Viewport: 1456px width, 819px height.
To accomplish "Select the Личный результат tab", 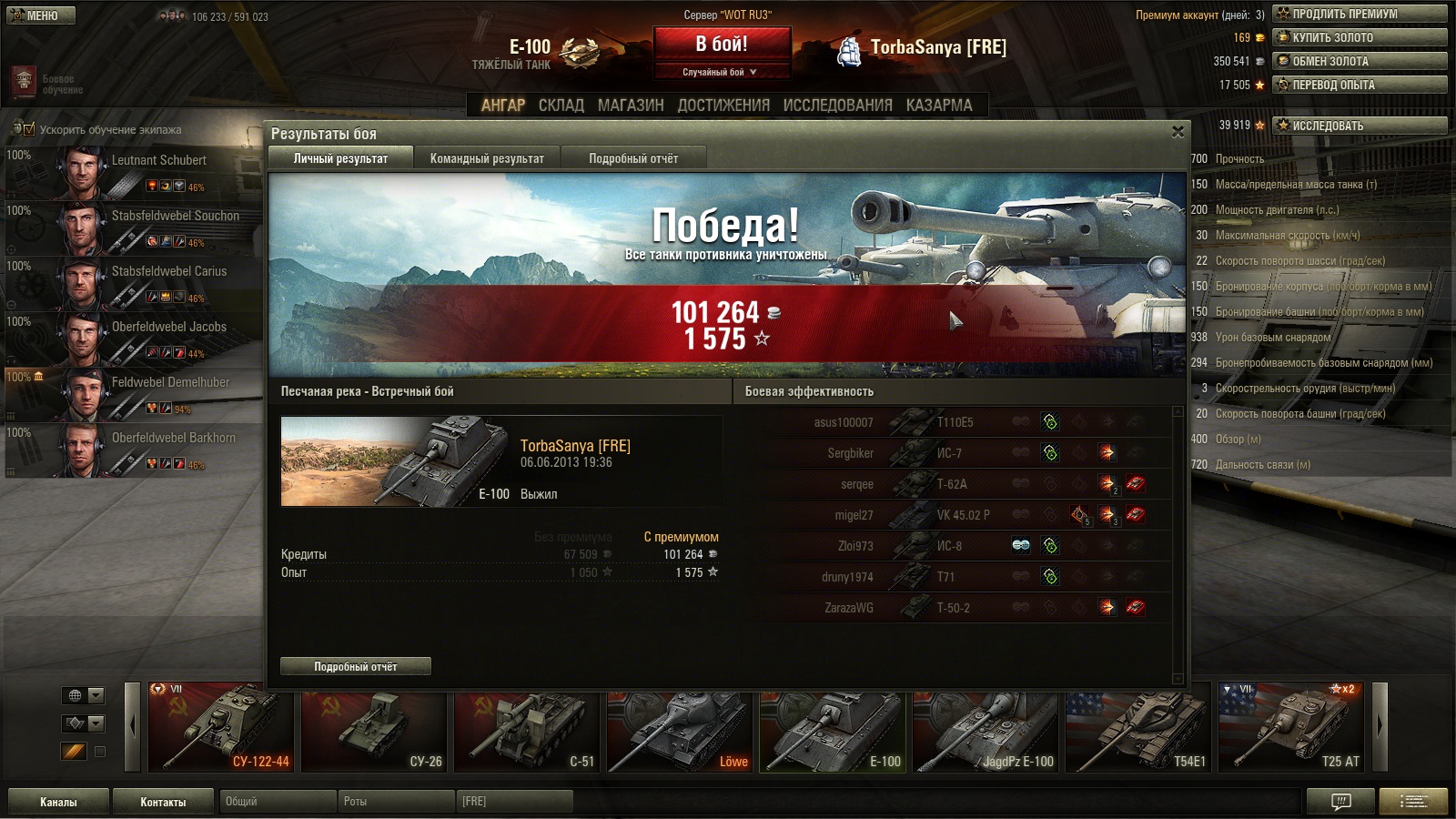I will (x=340, y=158).
